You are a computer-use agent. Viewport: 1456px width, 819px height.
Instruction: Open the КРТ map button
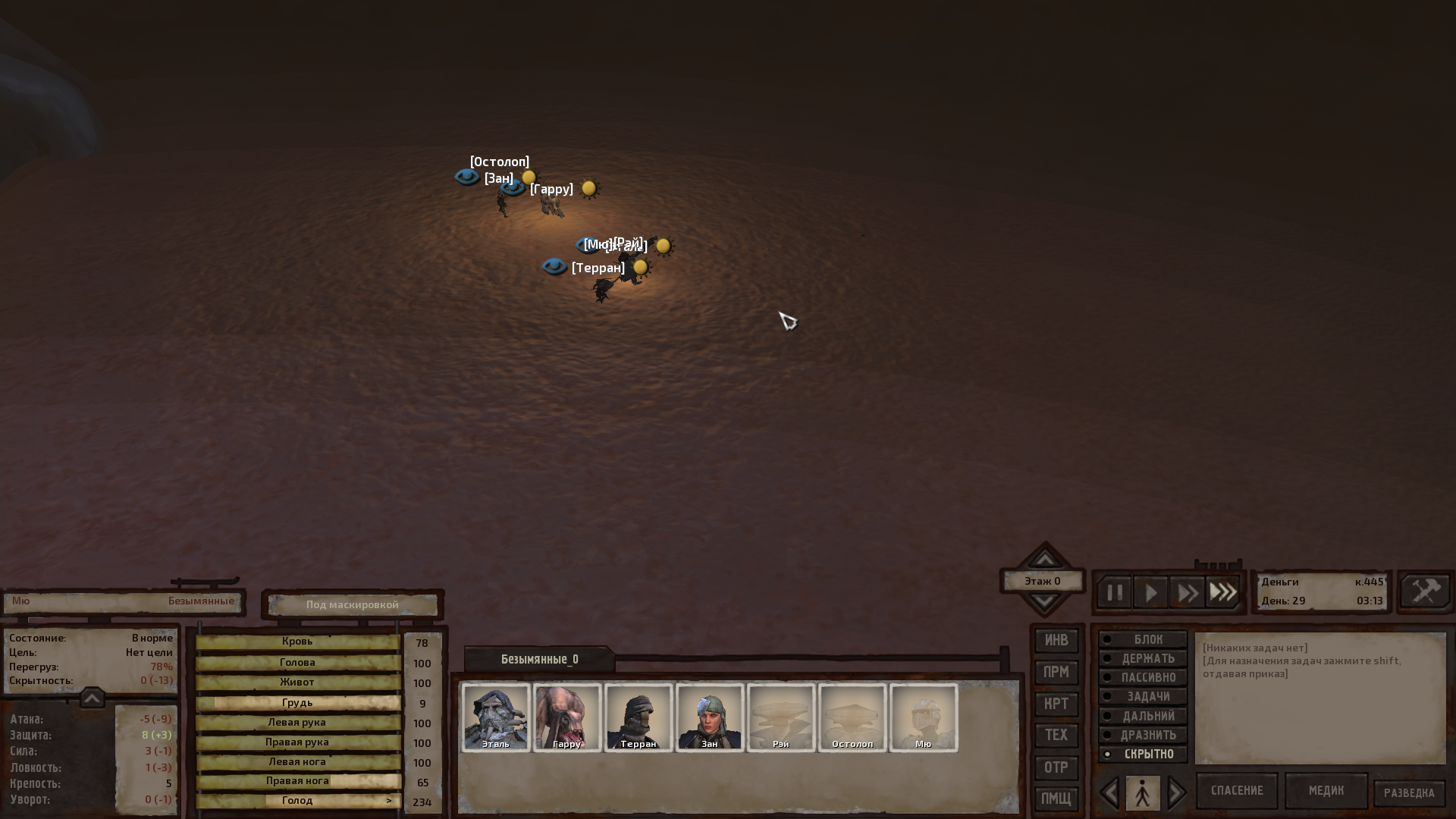[1056, 704]
